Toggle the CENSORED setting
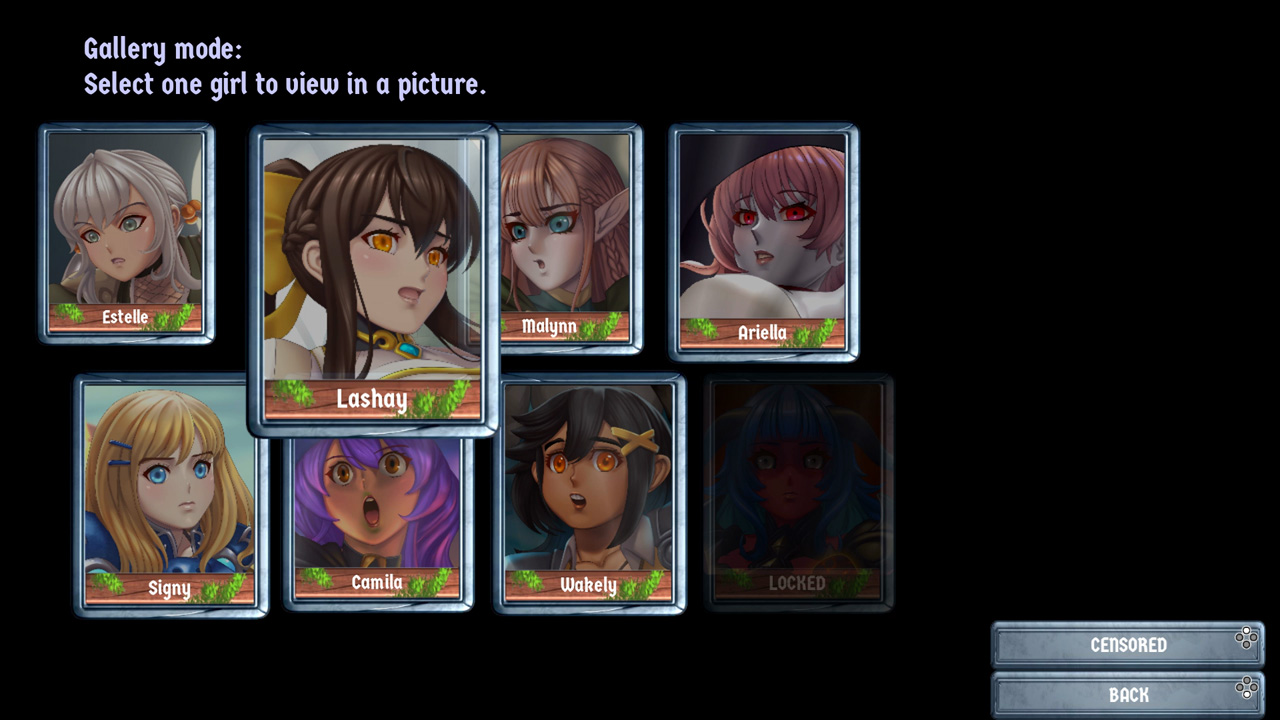Screen dimensions: 1280x720 tap(1128, 645)
